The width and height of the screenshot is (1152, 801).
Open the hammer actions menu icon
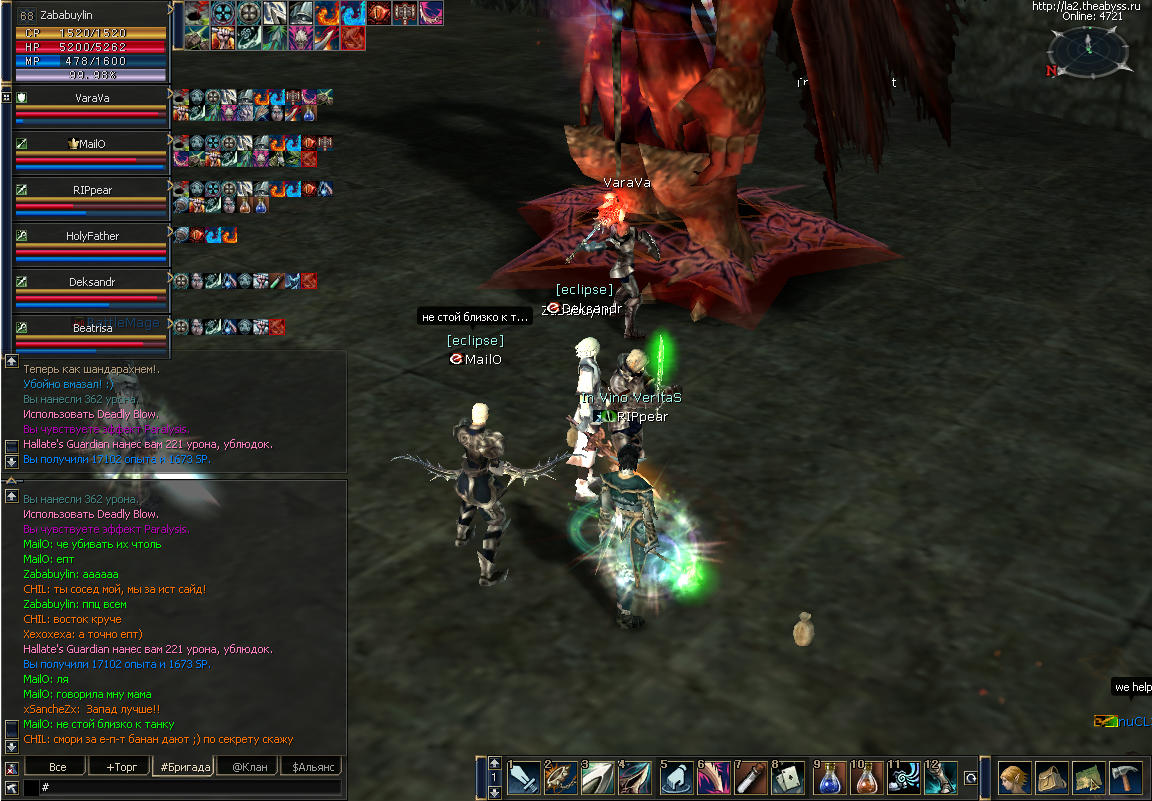click(1125, 777)
